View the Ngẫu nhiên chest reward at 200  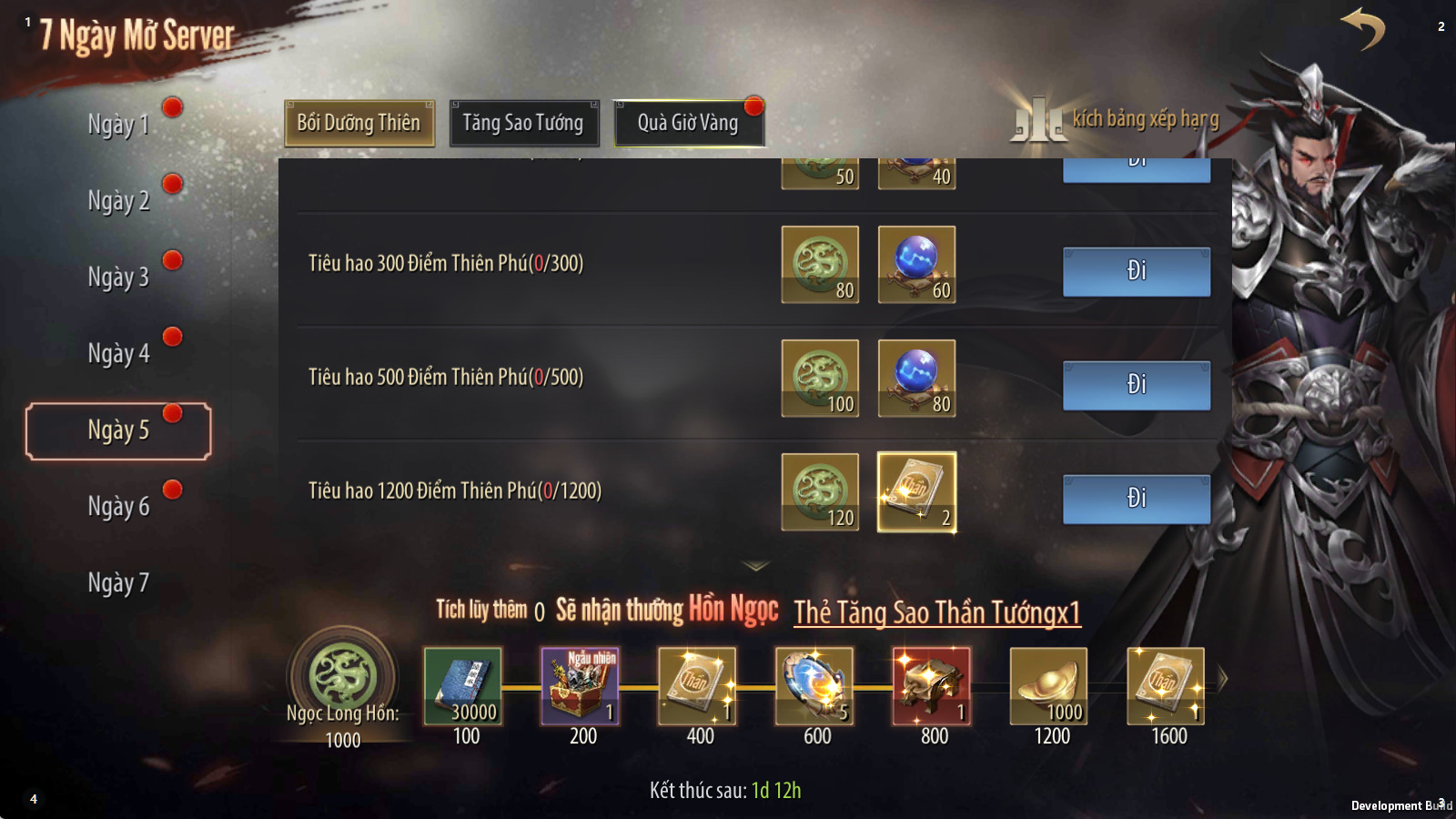(x=580, y=685)
